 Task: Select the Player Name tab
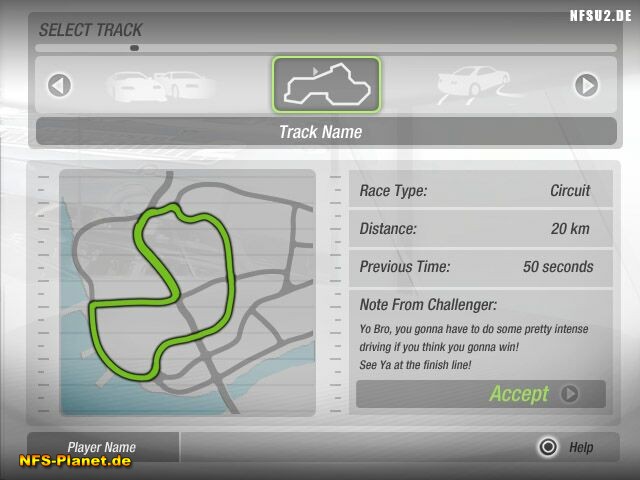tap(102, 447)
